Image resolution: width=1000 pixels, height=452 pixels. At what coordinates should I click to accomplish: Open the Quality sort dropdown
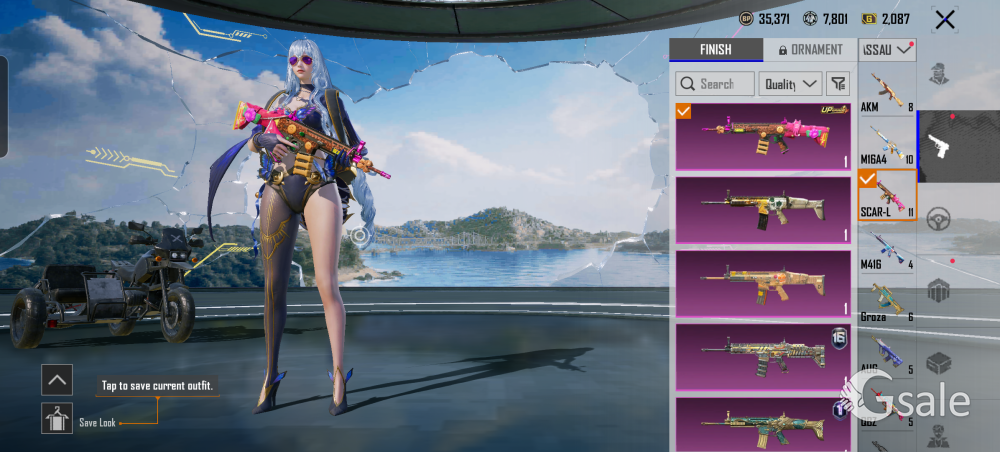[790, 84]
